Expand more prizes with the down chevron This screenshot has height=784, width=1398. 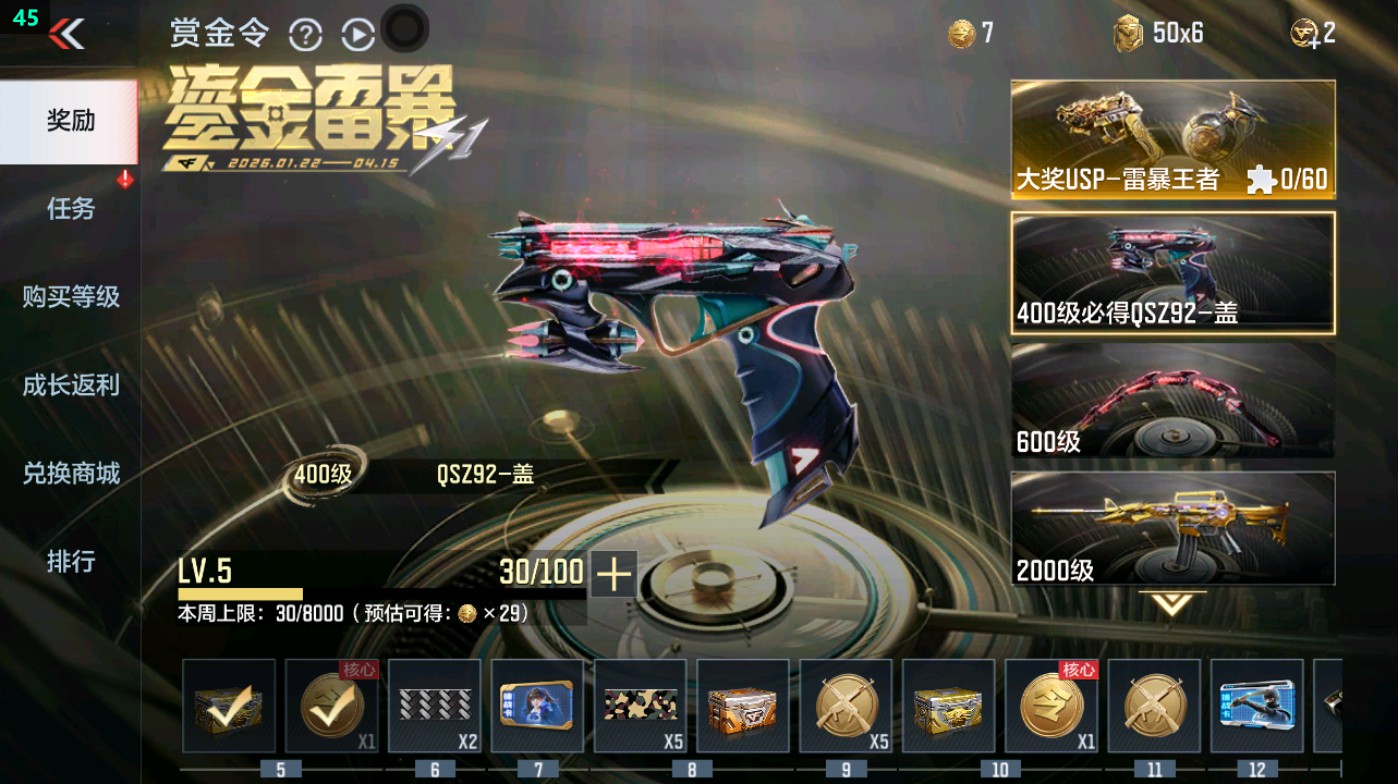1170,603
